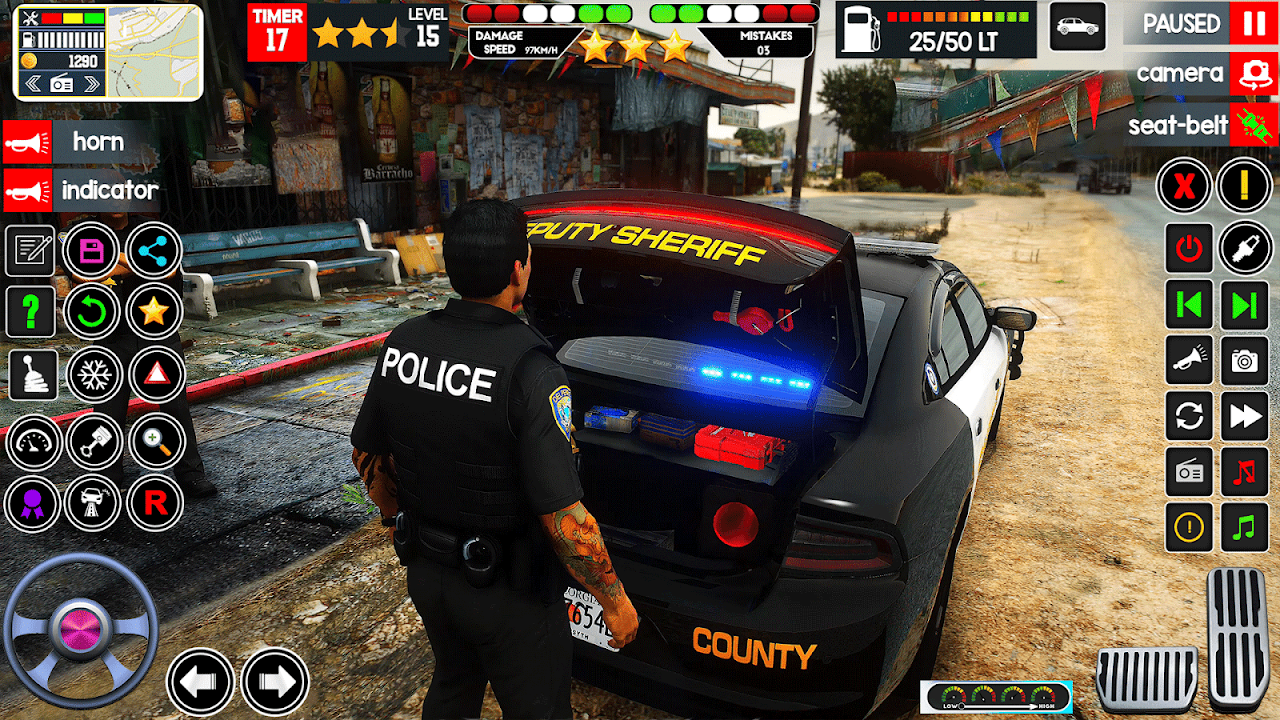The height and width of the screenshot is (720, 1280).
Task: Click the green restart arrow icon
Action: (x=92, y=312)
